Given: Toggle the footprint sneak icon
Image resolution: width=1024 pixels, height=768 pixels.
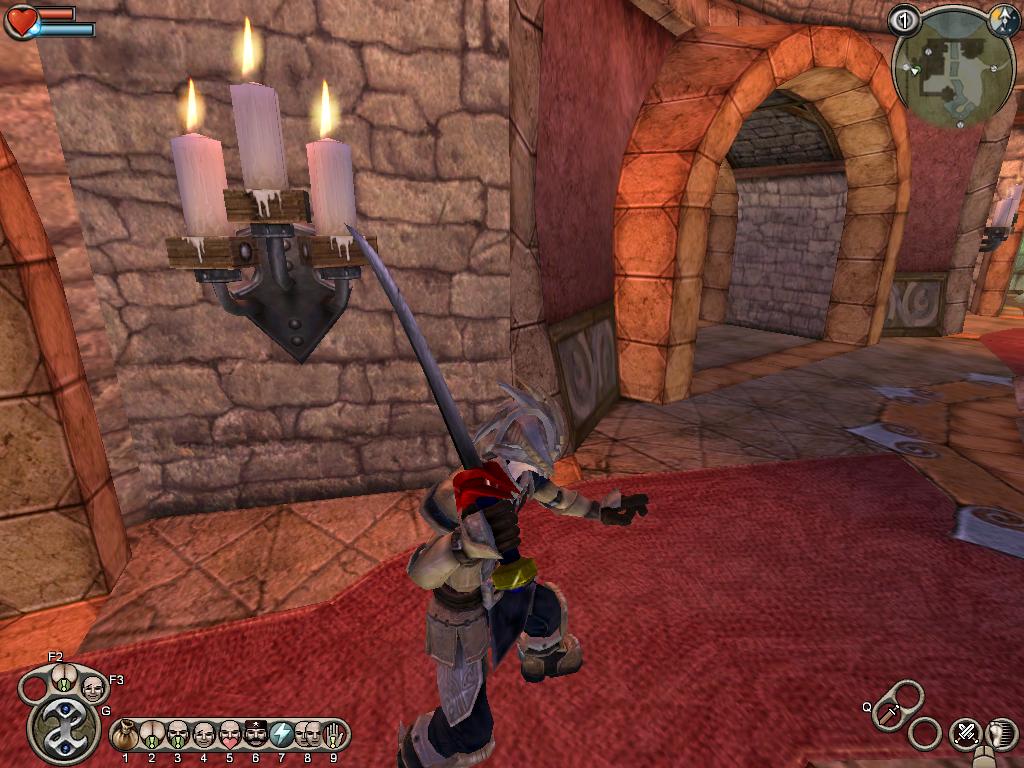Looking at the screenshot, I should [999, 732].
